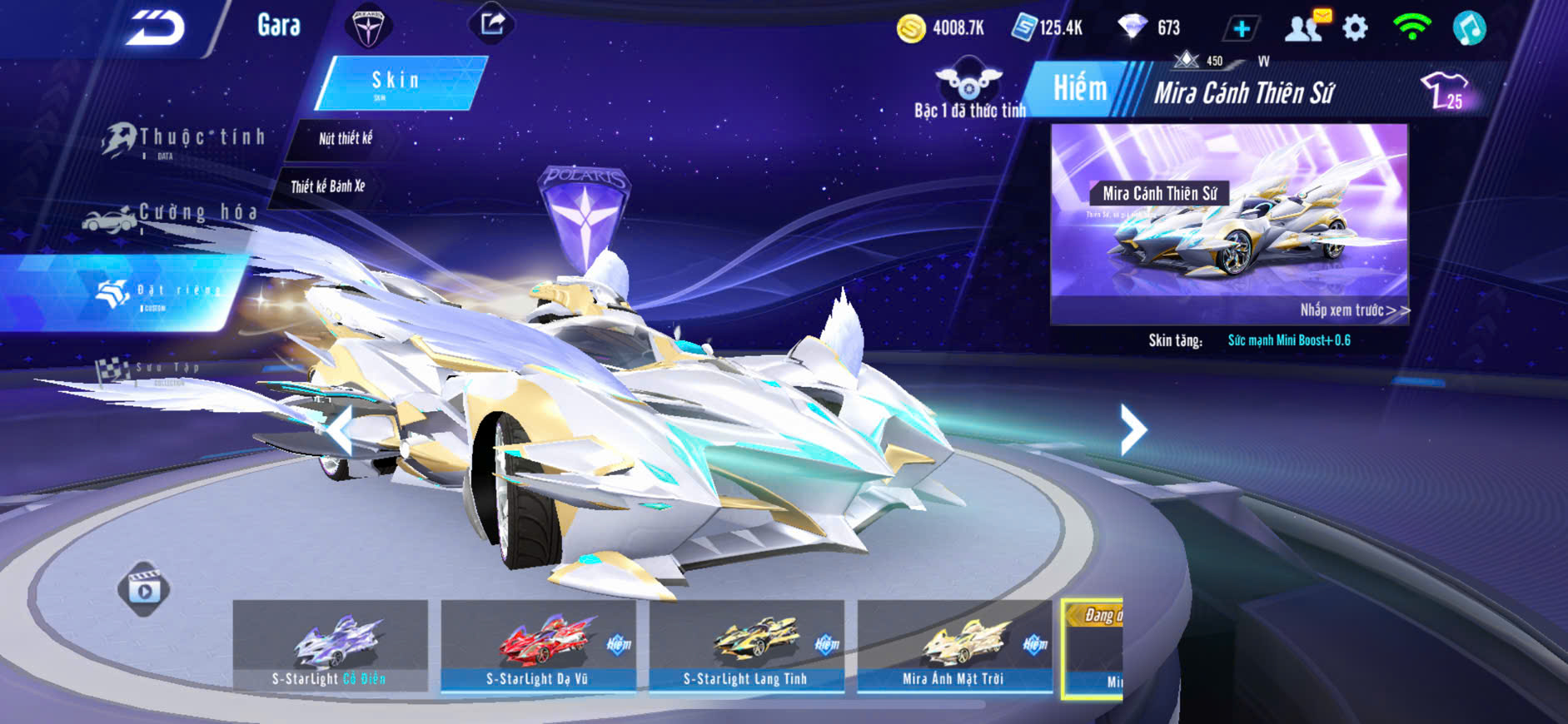Open the Cường hóa menu
Image resolution: width=1568 pixels, height=724 pixels.
click(x=172, y=216)
